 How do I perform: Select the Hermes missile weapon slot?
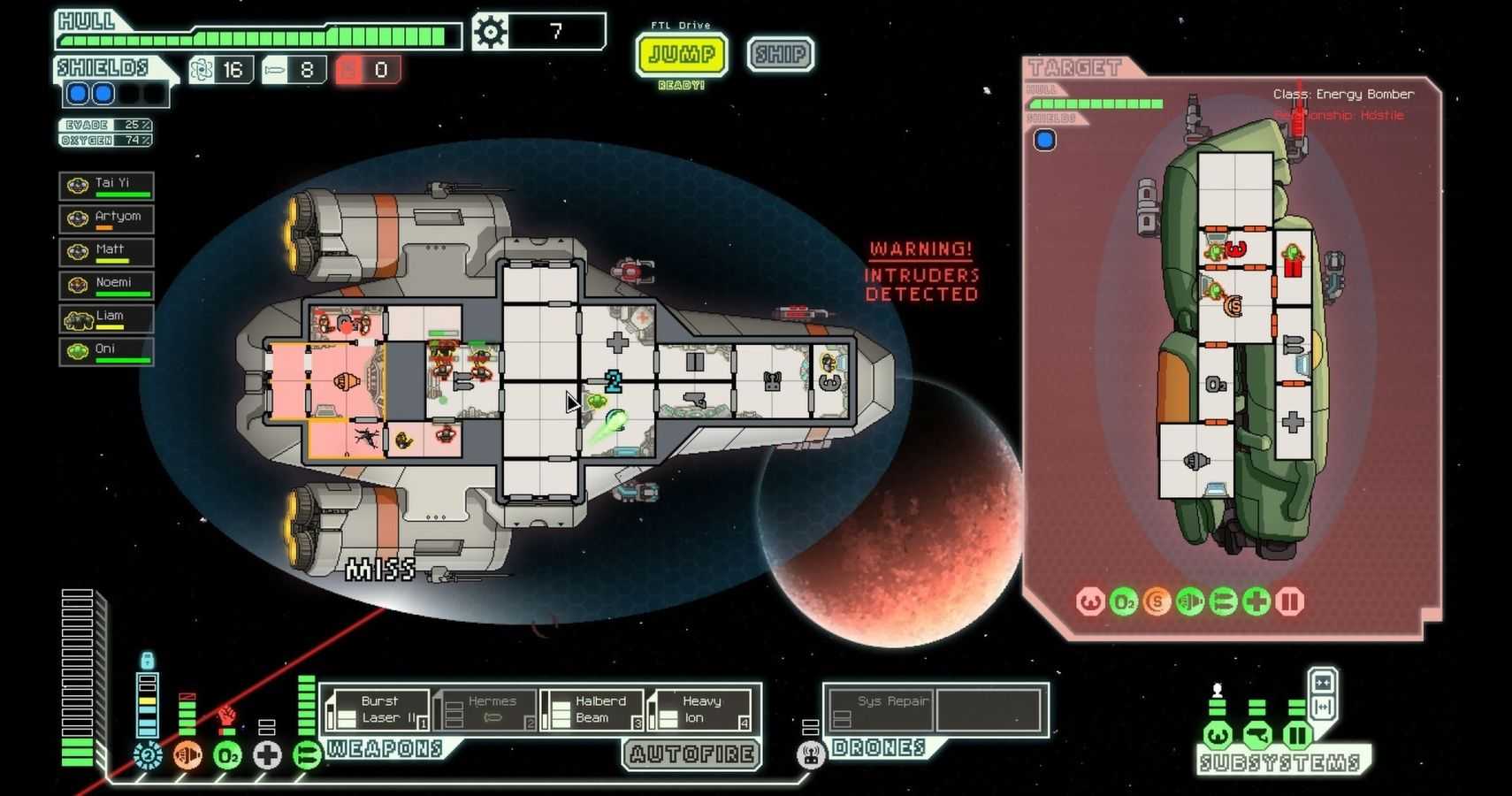[x=485, y=709]
